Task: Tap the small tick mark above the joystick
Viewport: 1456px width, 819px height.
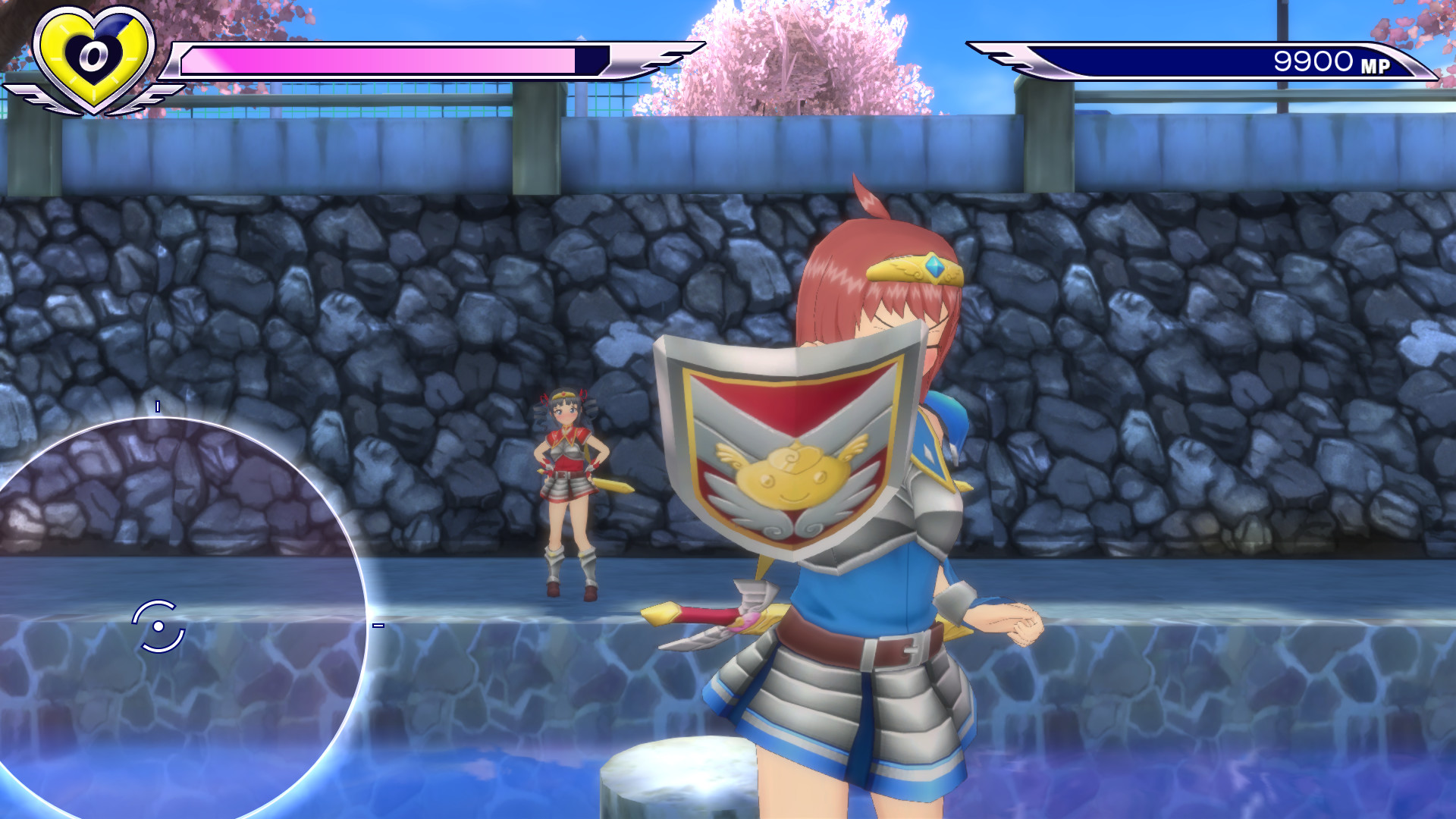Action: coord(158,407)
